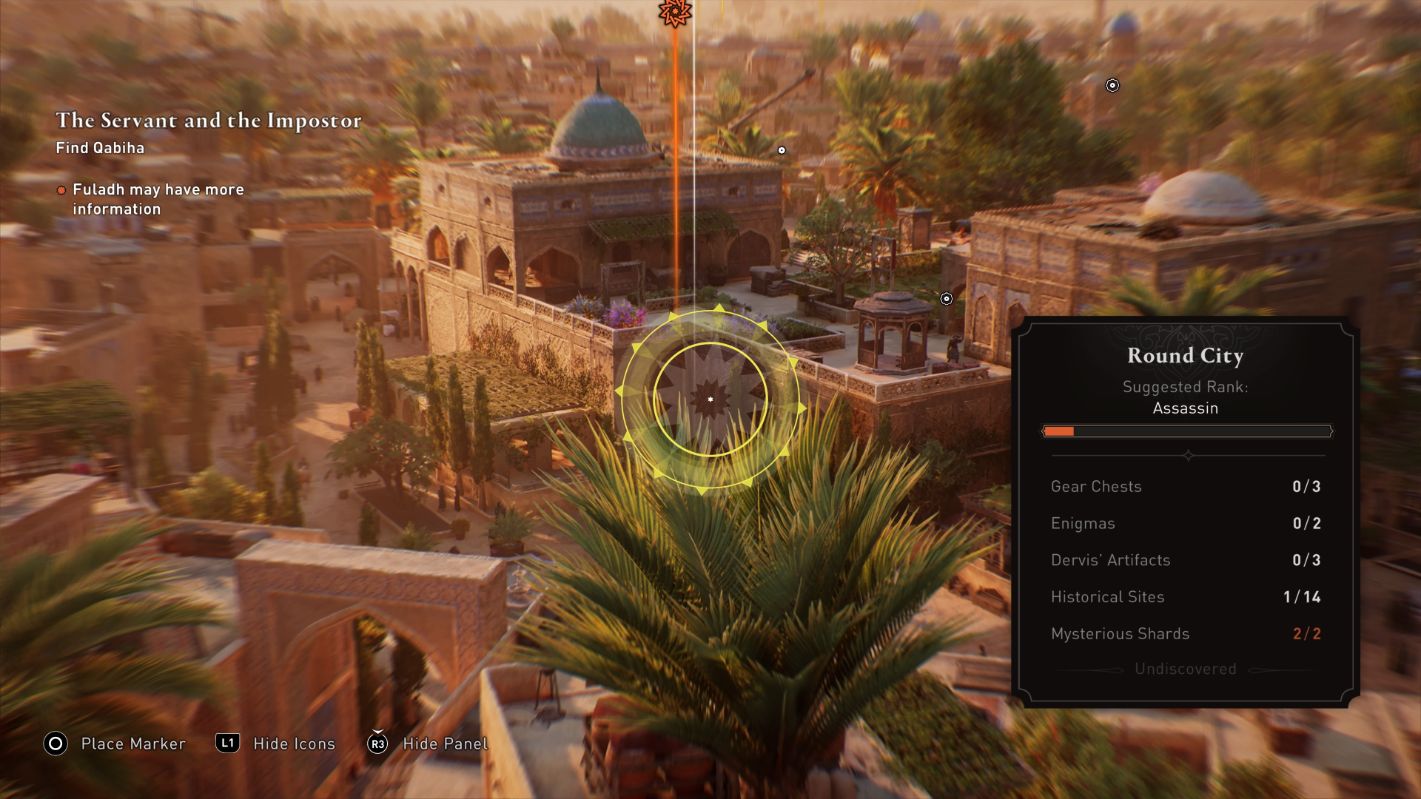
Task: Click the O Place Marker button icon
Action: tap(55, 744)
